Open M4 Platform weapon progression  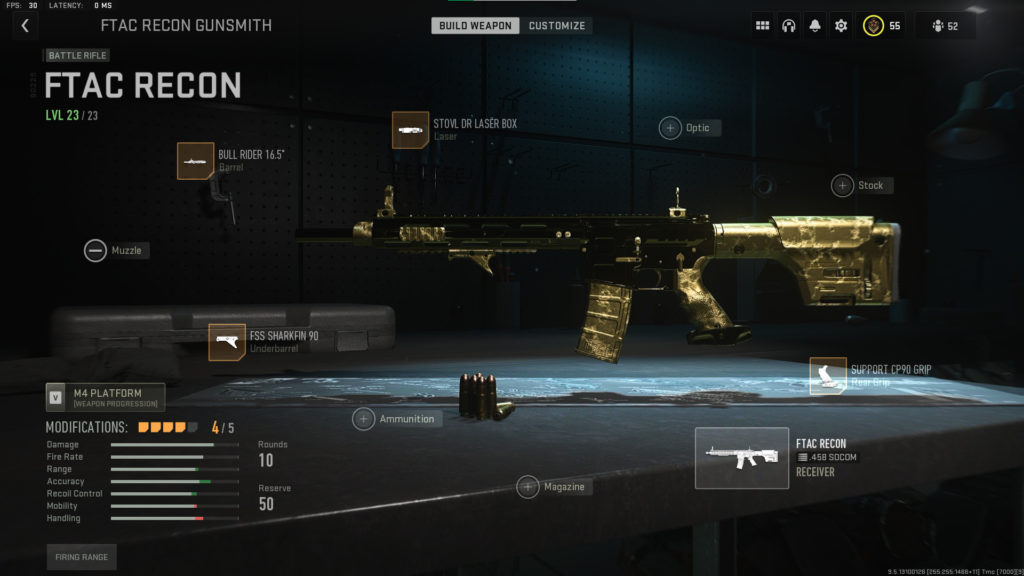pyautogui.click(x=105, y=397)
